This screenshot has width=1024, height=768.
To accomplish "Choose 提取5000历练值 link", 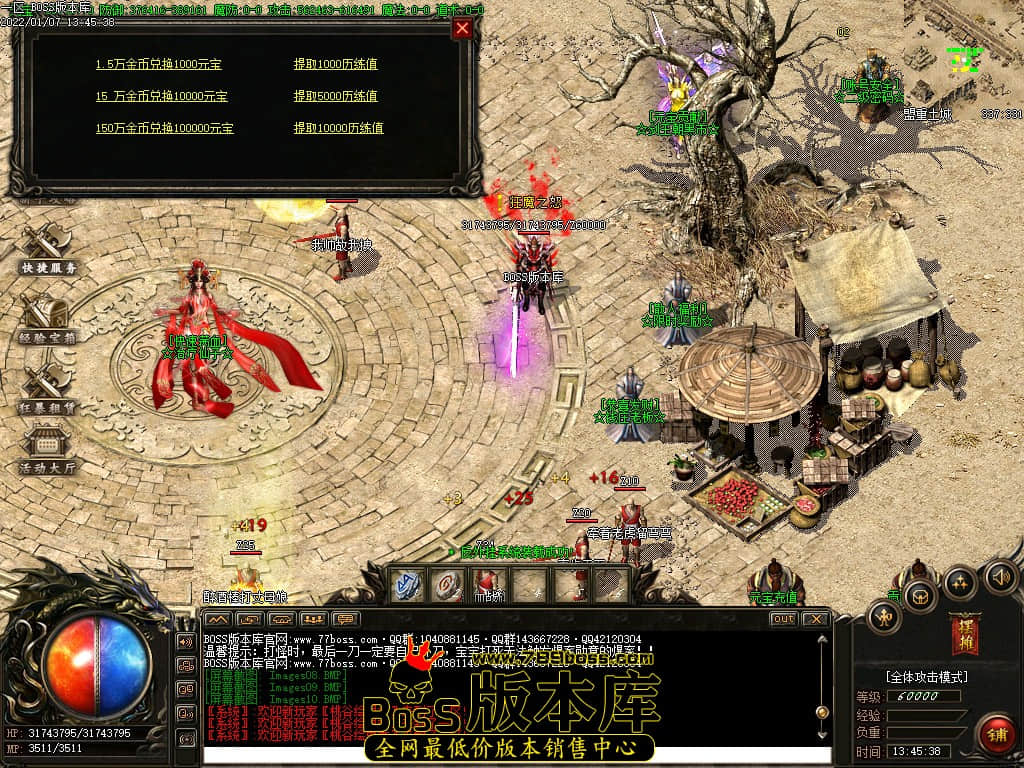I will [335, 96].
